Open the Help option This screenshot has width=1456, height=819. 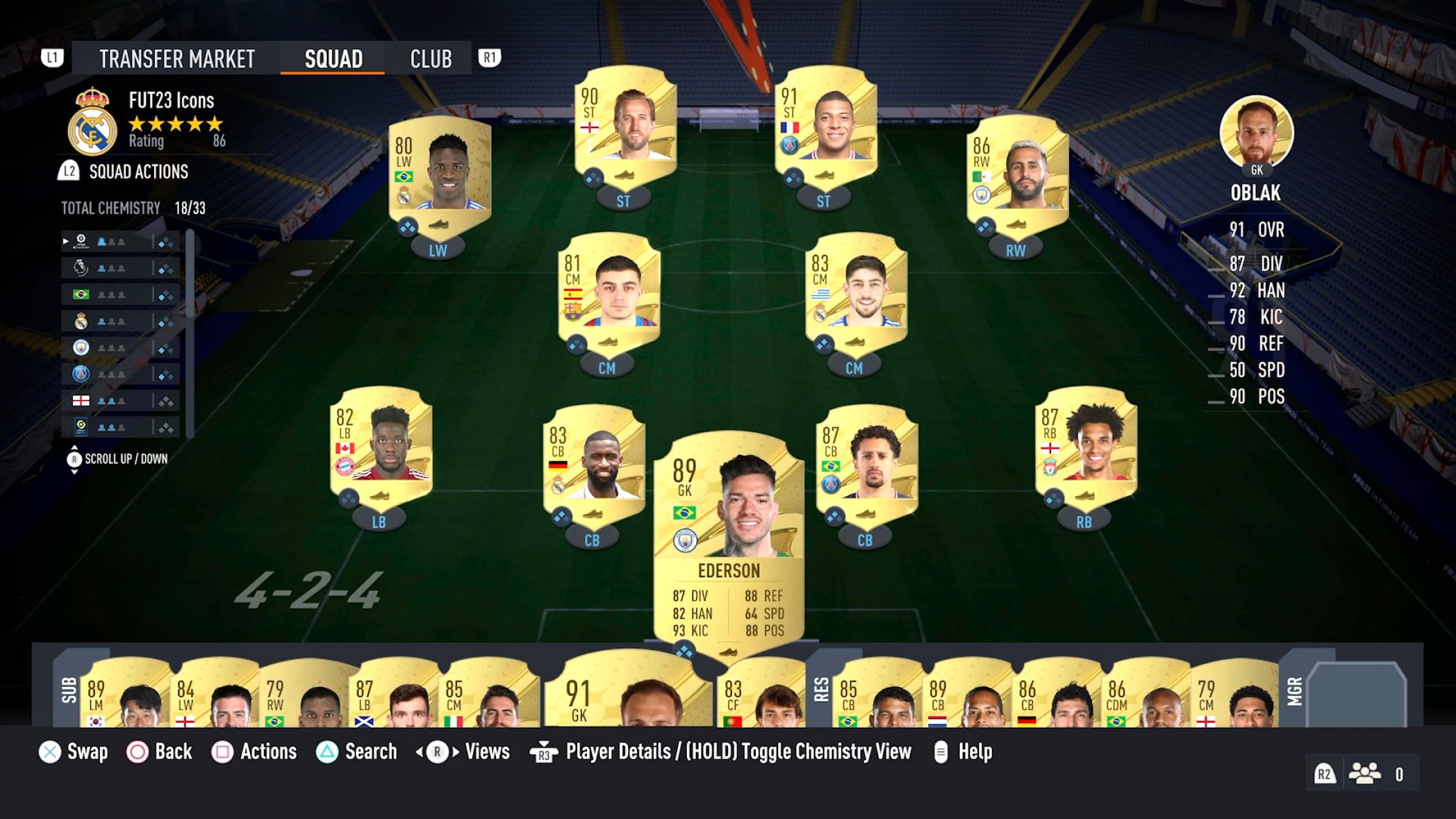pos(975,752)
